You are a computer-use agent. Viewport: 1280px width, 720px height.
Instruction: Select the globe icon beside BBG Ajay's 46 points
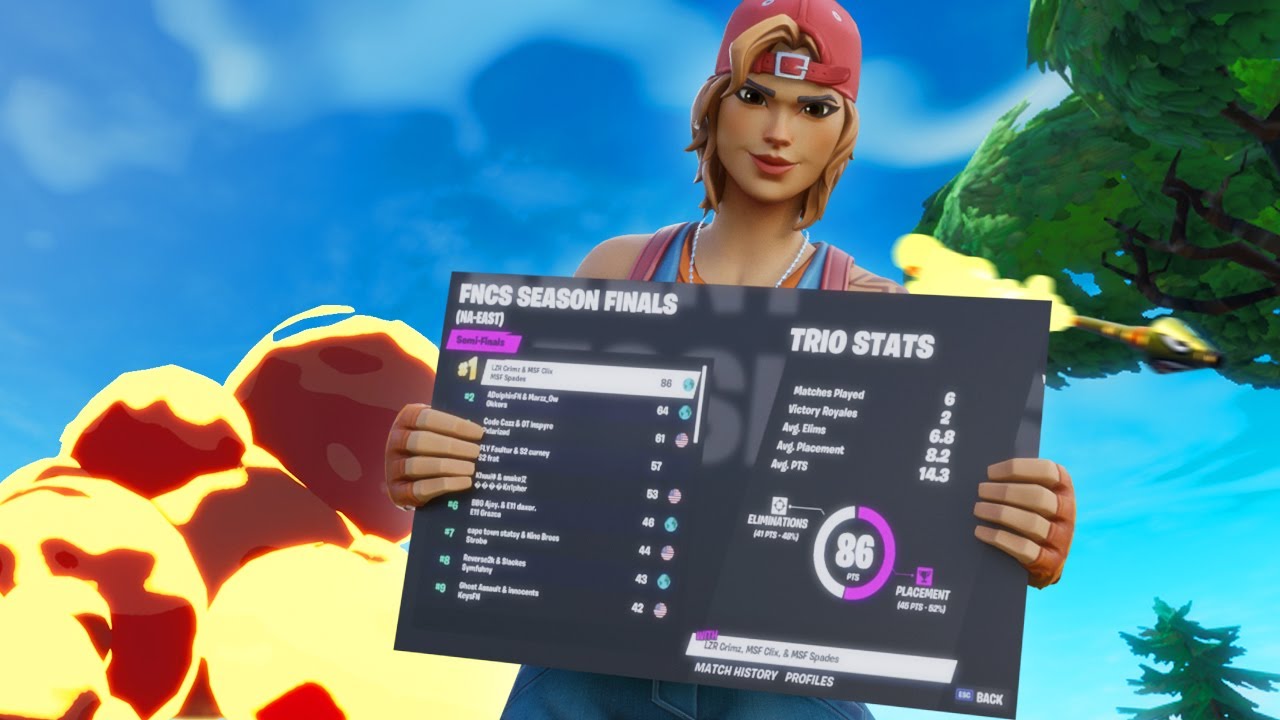tap(671, 521)
